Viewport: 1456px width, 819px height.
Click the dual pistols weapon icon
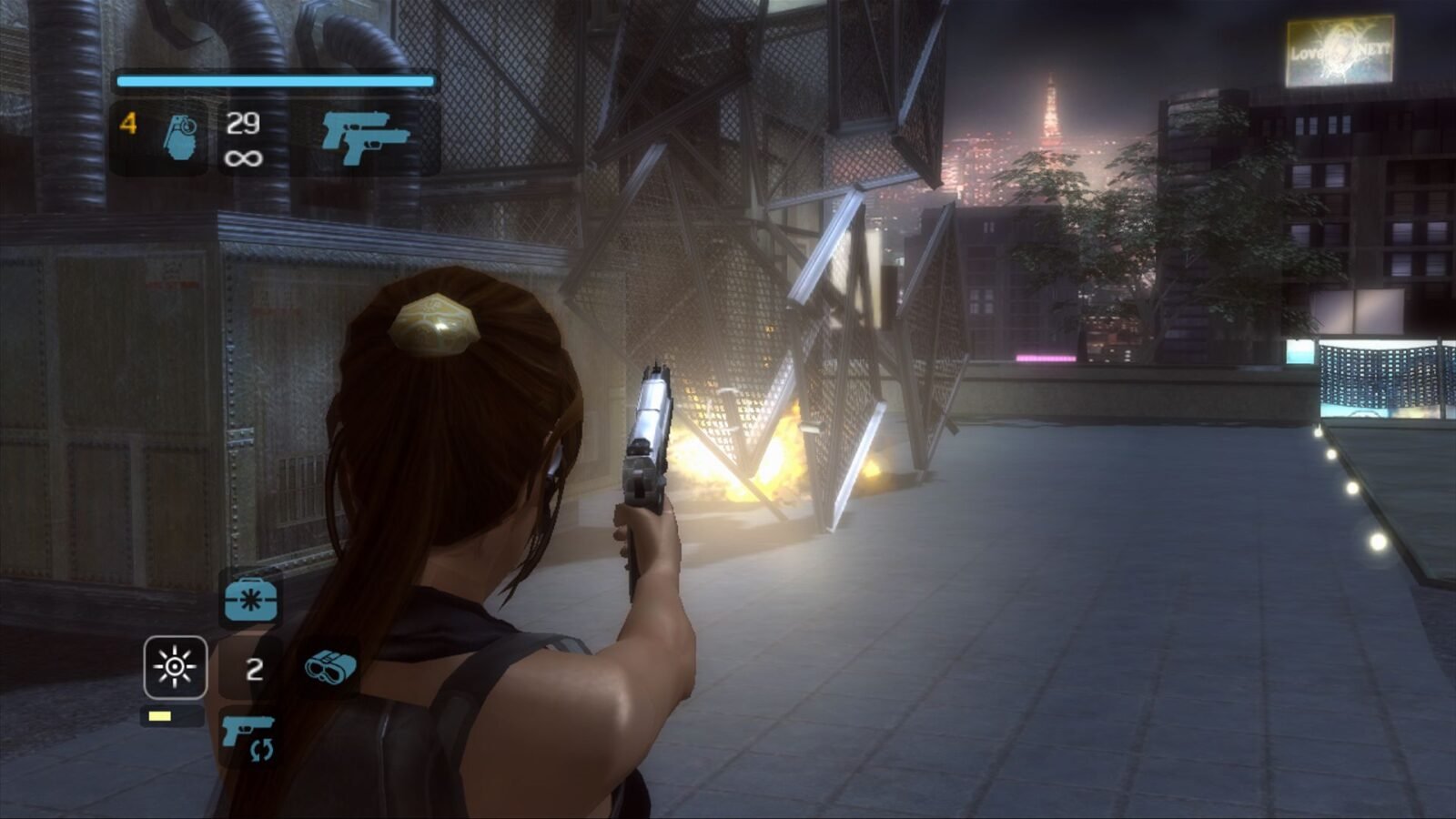tap(365, 137)
